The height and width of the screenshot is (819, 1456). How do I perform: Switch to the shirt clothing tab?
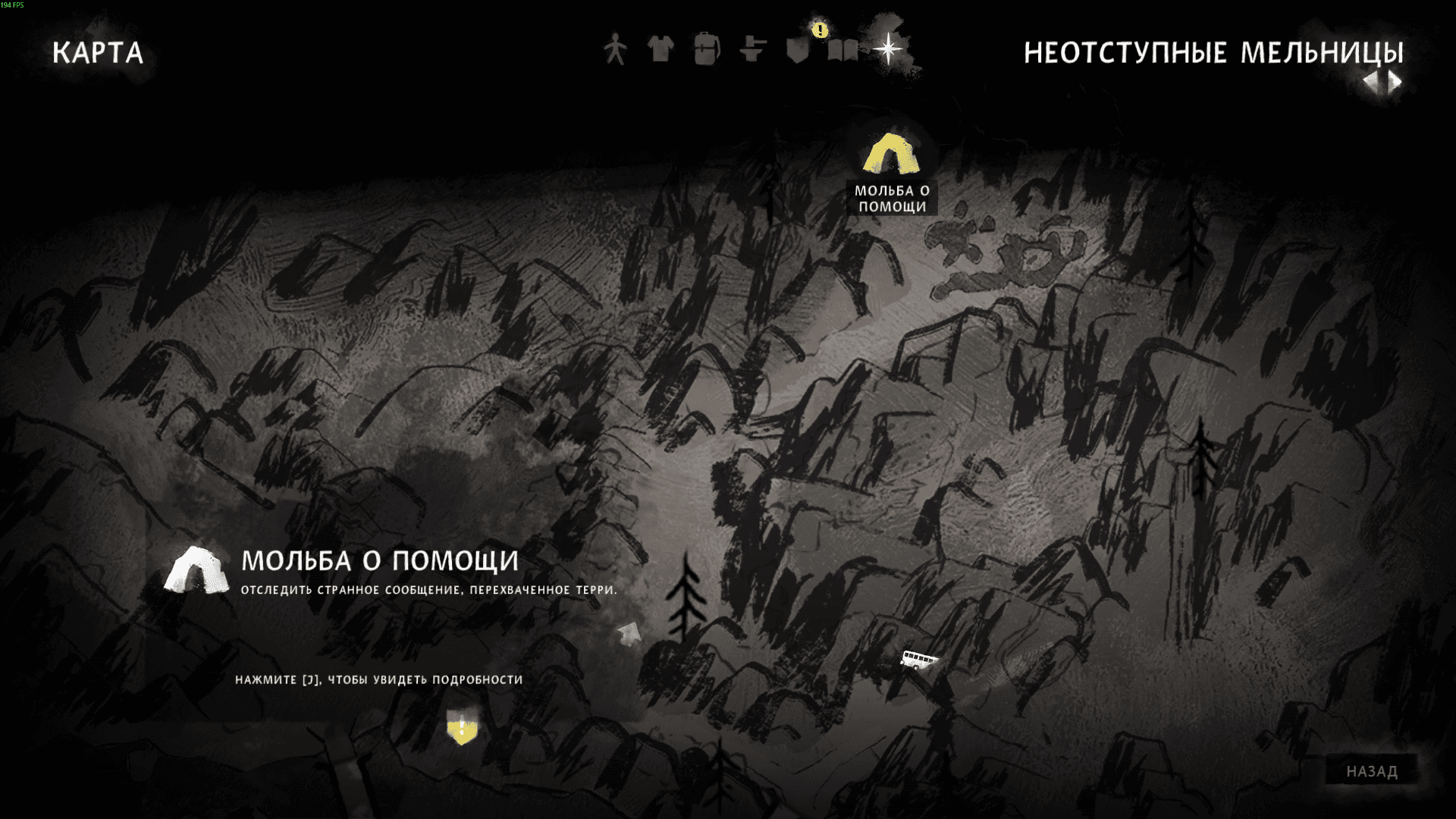click(661, 50)
